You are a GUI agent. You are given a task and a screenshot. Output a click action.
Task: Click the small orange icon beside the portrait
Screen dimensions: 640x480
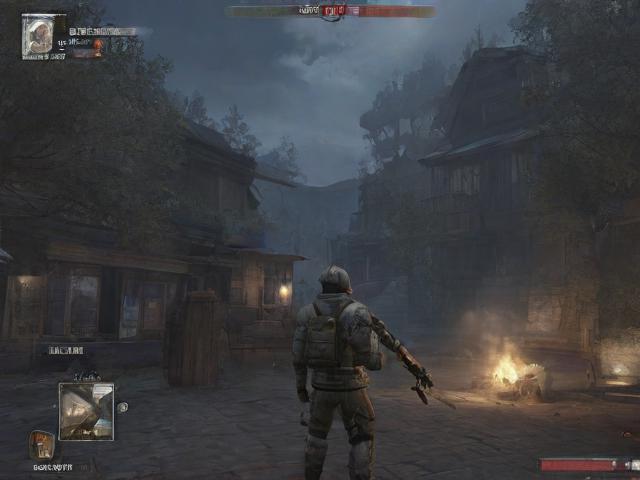pyautogui.click(x=98, y=44)
